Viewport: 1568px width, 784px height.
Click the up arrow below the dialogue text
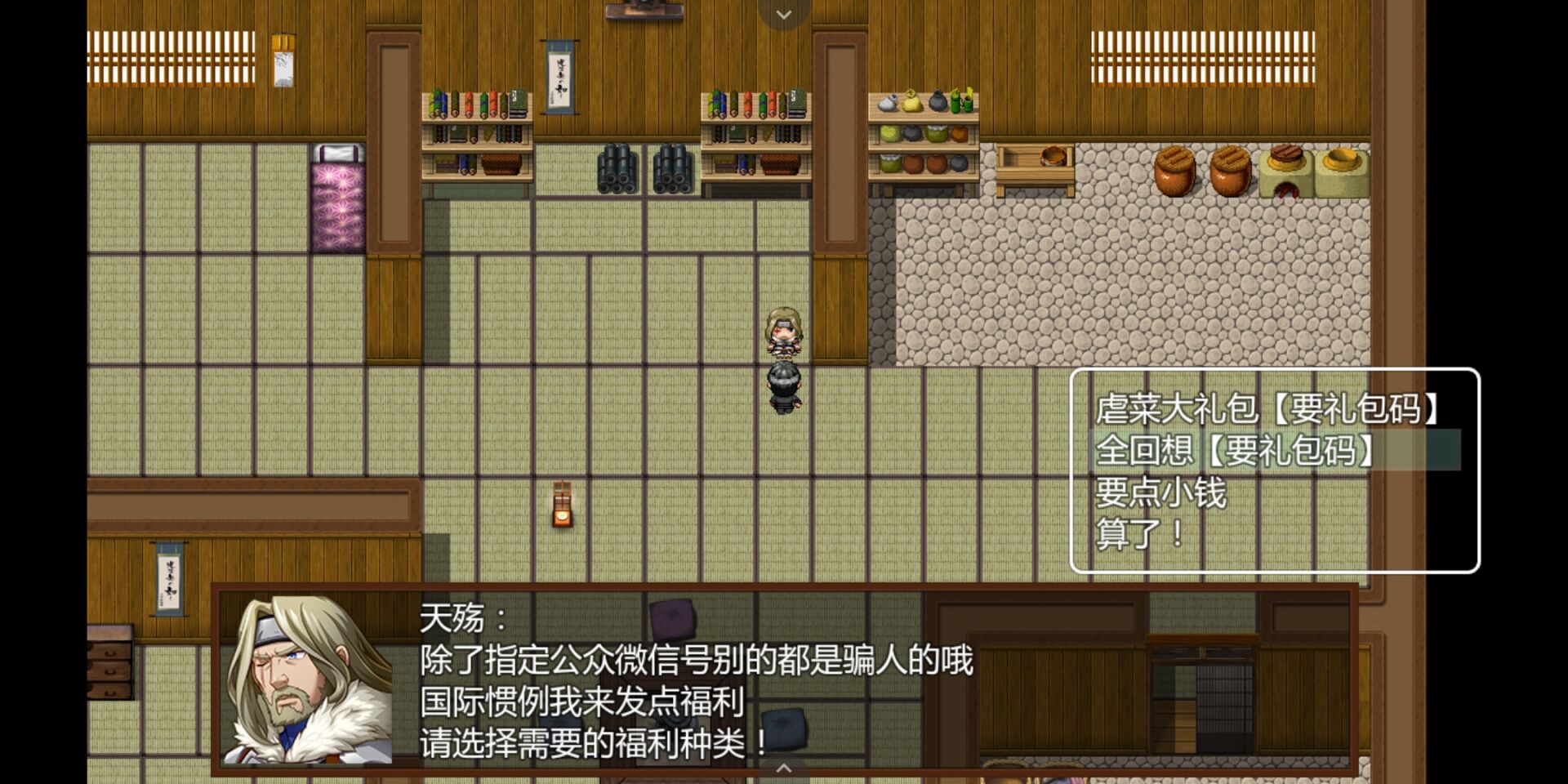click(x=785, y=769)
